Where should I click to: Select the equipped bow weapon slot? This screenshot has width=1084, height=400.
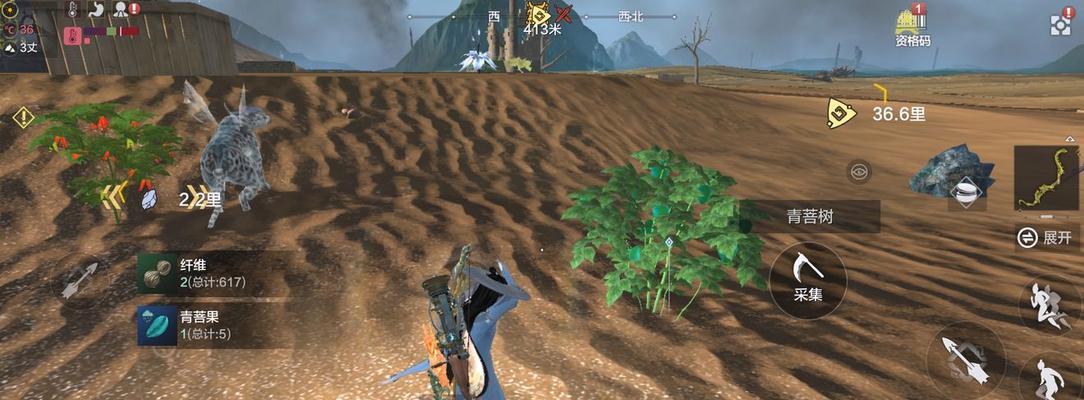coord(1047,179)
